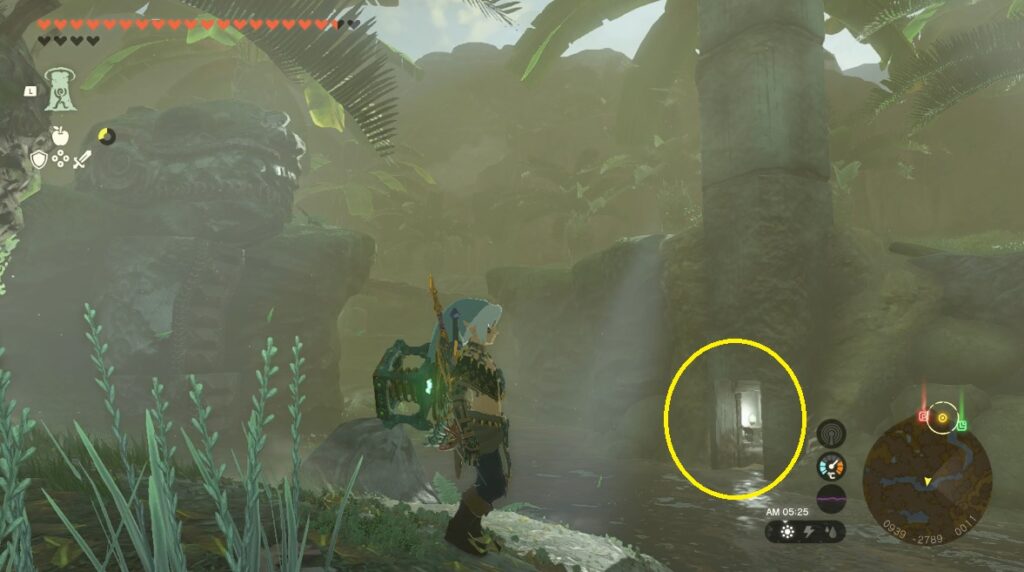This screenshot has width=1024, height=572.
Task: Select the apple item shortcut icon
Action: coord(60,136)
